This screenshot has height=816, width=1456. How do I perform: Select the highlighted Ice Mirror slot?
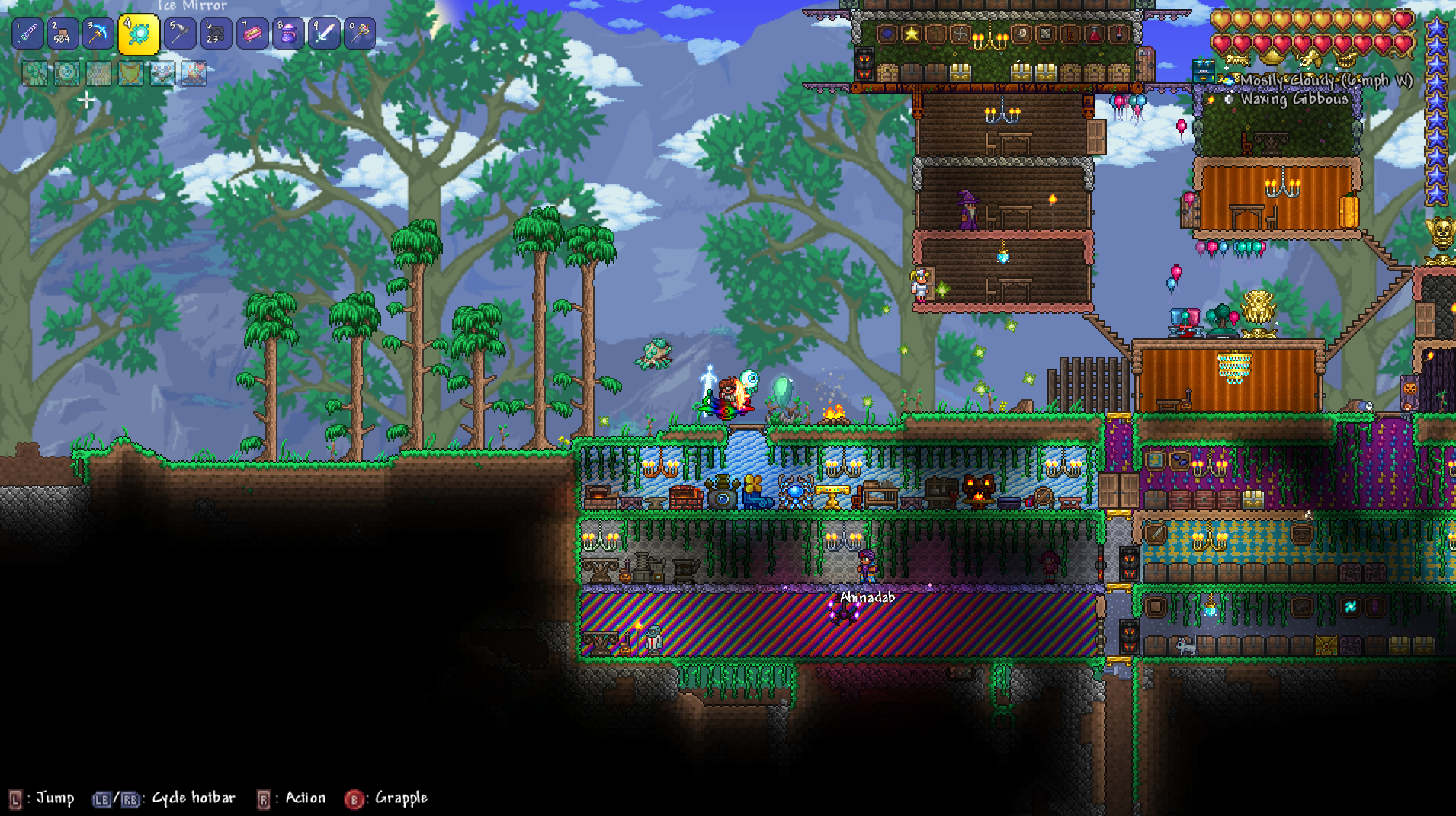[x=139, y=34]
